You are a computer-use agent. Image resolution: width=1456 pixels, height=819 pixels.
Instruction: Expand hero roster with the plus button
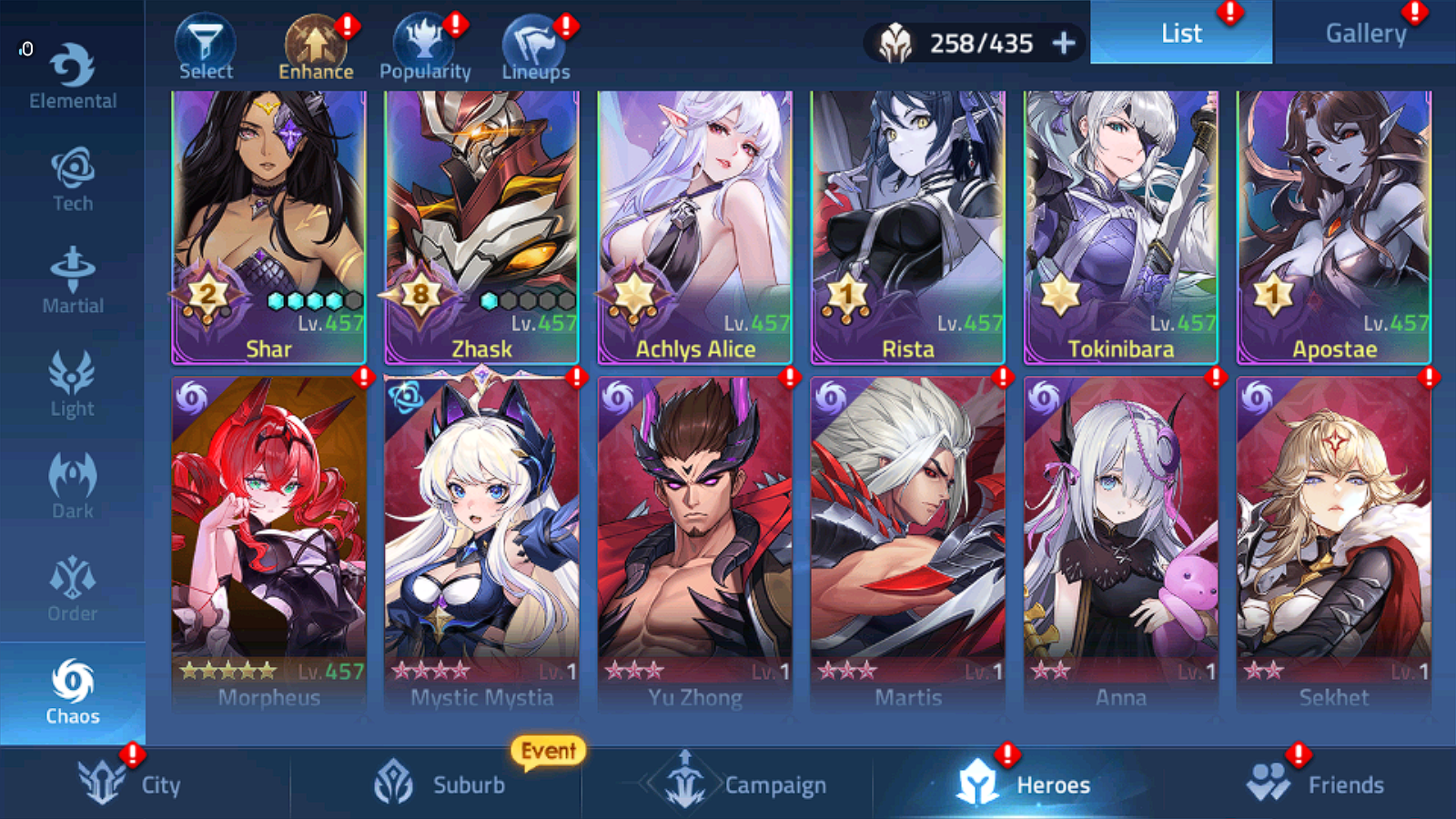pyautogui.click(x=1063, y=42)
